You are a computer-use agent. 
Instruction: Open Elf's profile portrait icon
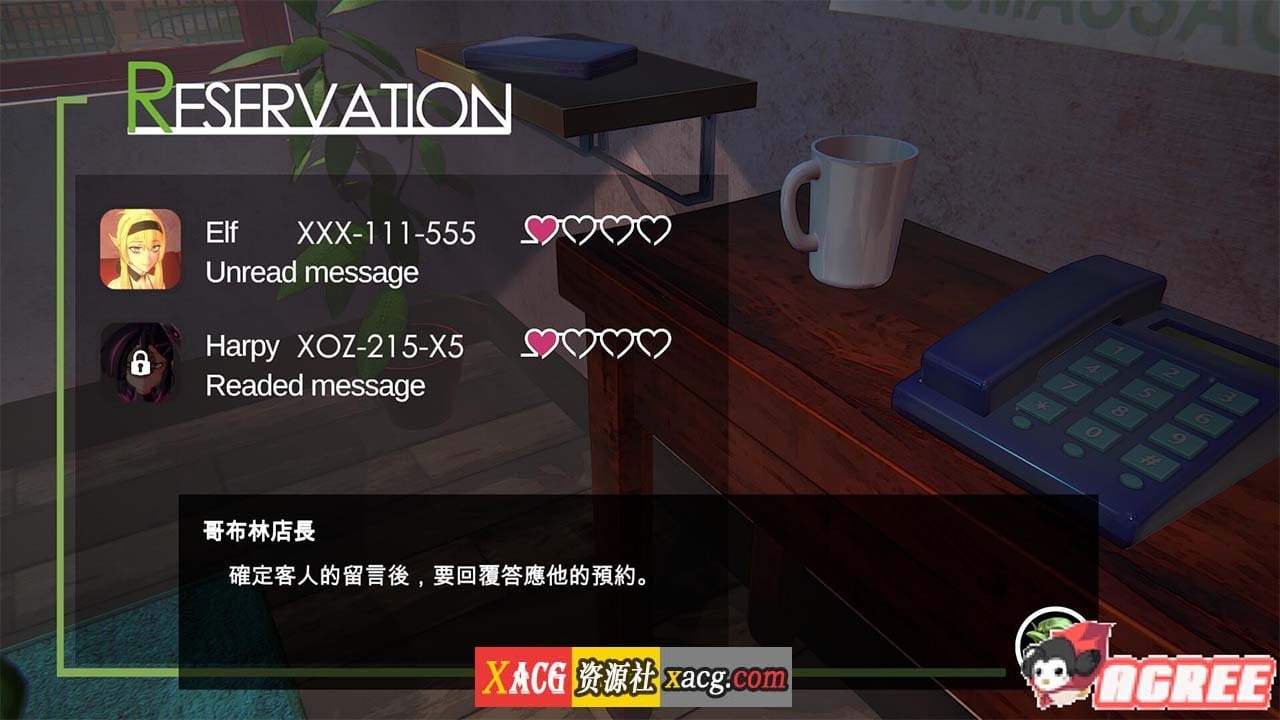pos(141,248)
